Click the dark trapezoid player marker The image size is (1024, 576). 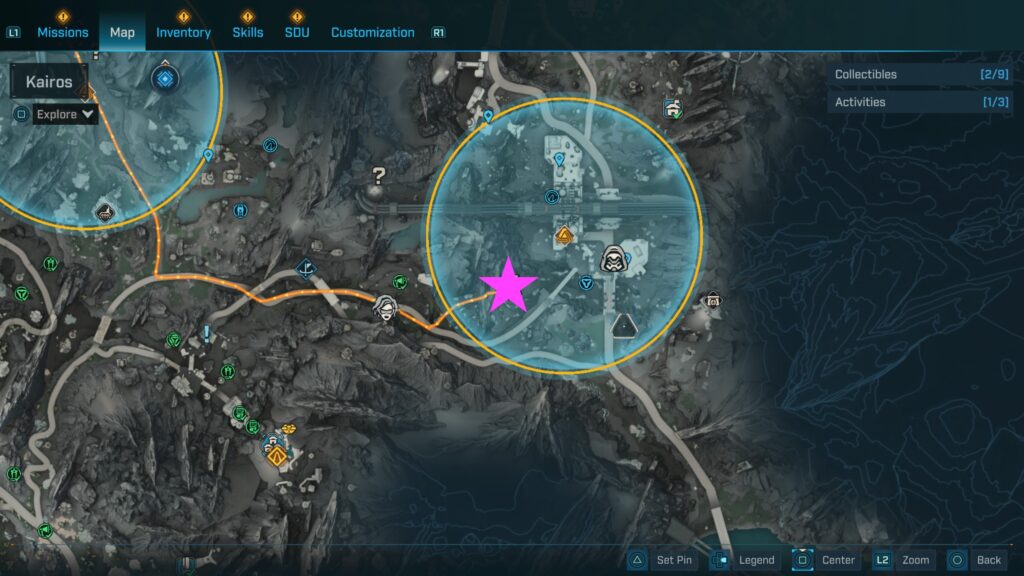click(625, 325)
